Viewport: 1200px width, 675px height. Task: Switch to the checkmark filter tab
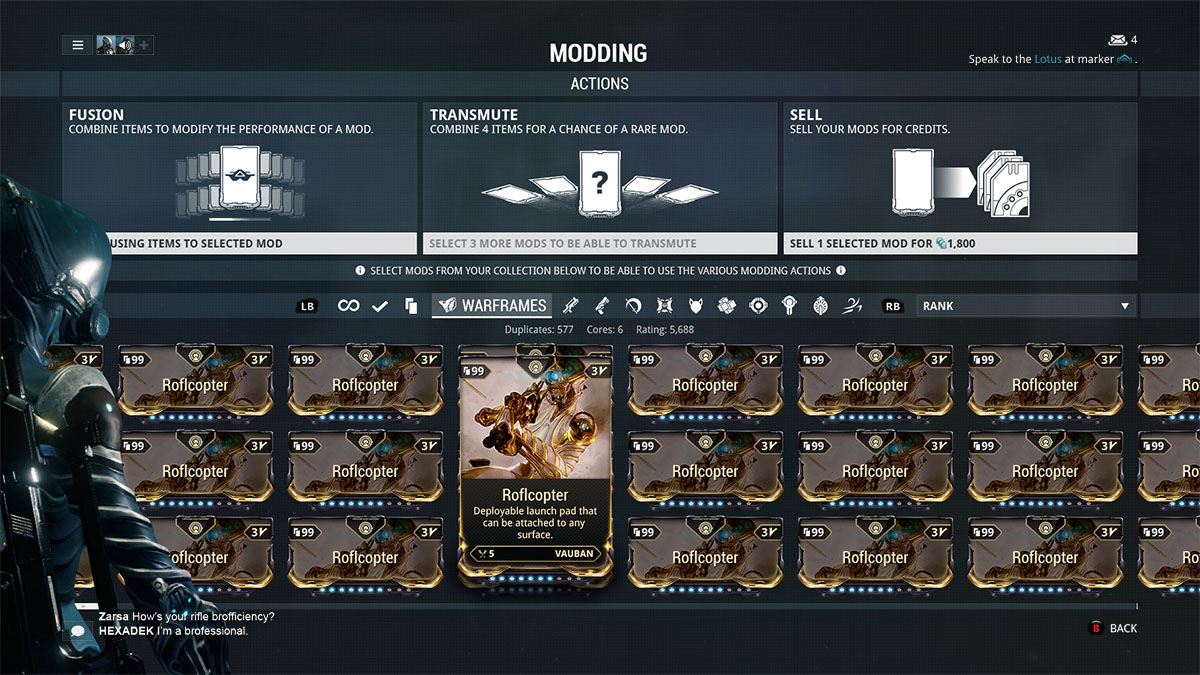coord(380,306)
